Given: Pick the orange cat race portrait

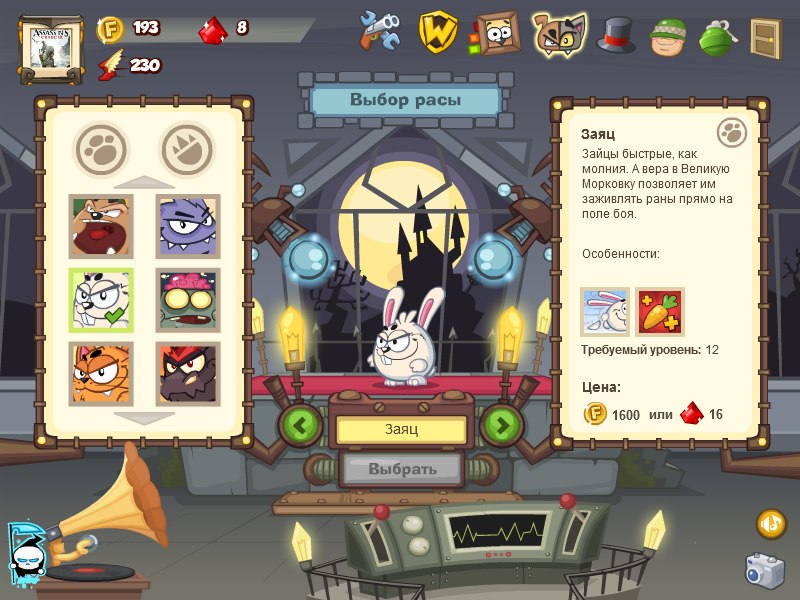Looking at the screenshot, I should click(x=100, y=373).
